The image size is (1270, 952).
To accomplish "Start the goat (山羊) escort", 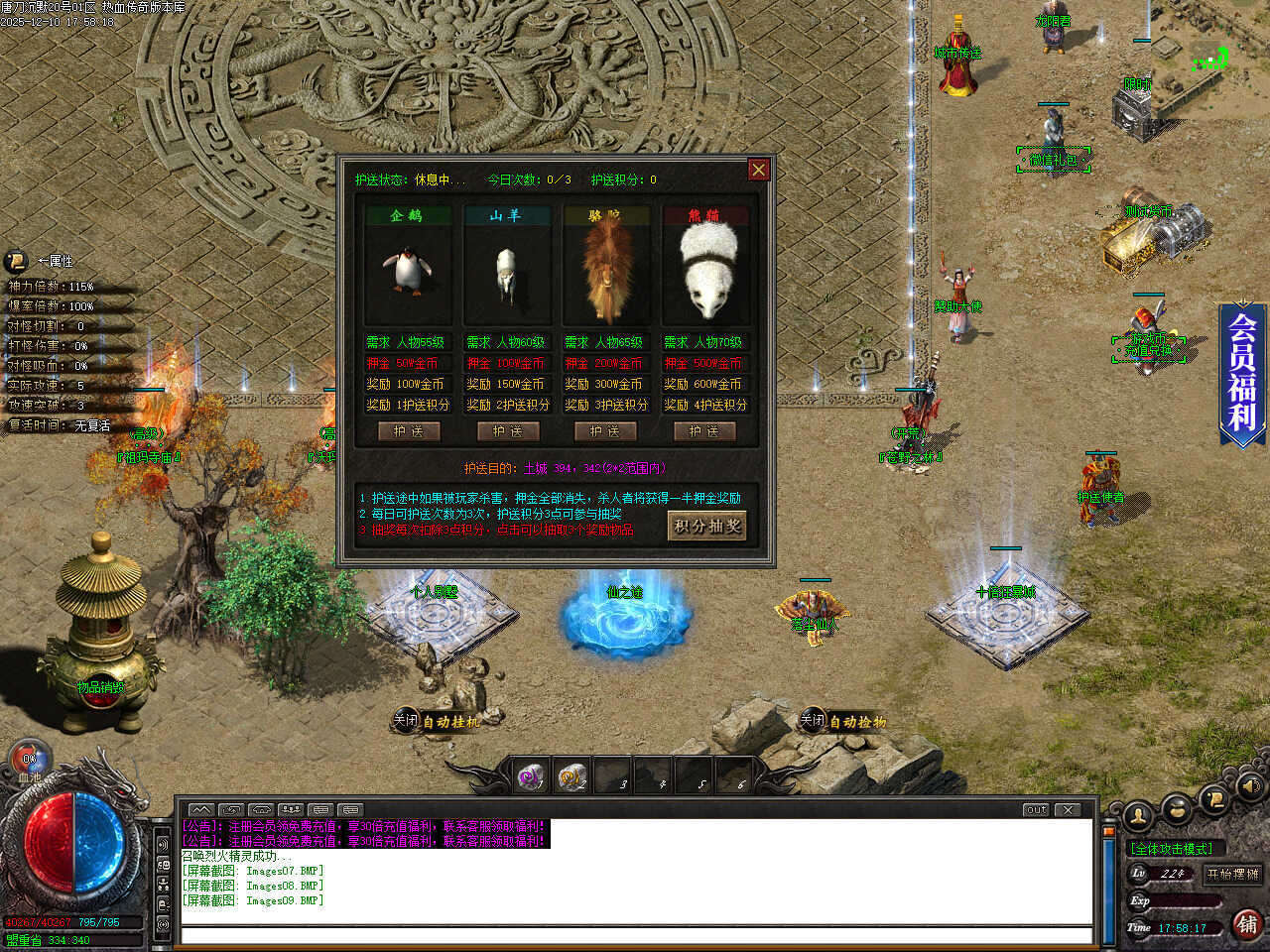I will coord(507,431).
